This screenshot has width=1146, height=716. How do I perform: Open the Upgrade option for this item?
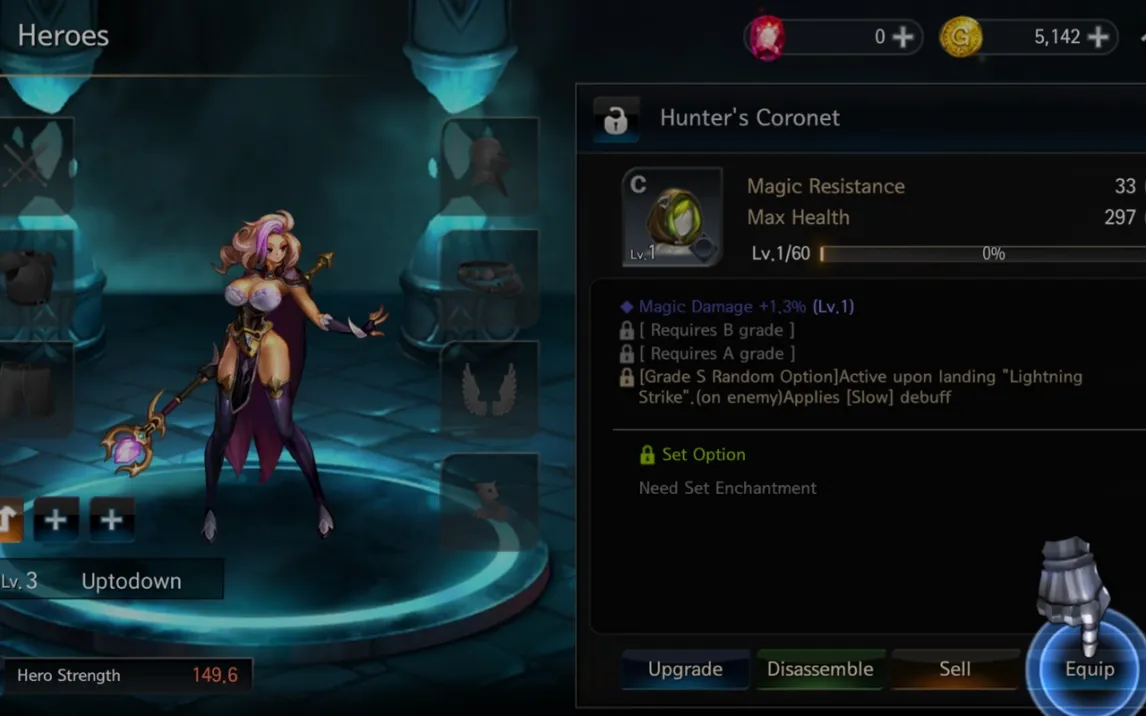click(x=685, y=669)
